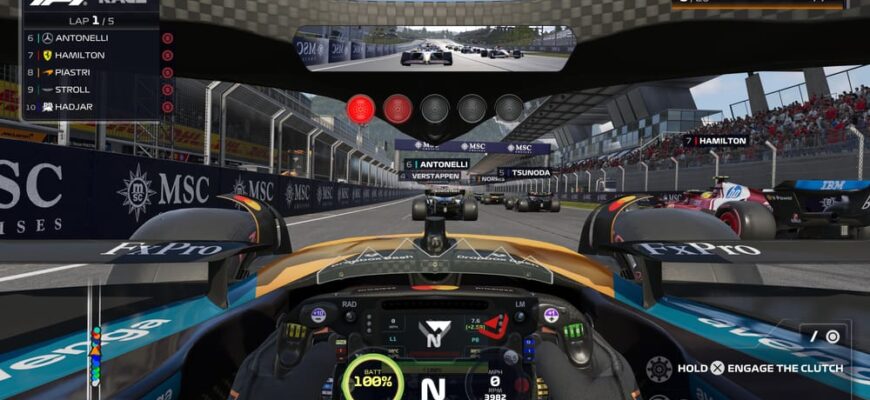The image size is (870, 400).
Task: Choose Piastri's entry in the standings list
Action: [x=90, y=72]
